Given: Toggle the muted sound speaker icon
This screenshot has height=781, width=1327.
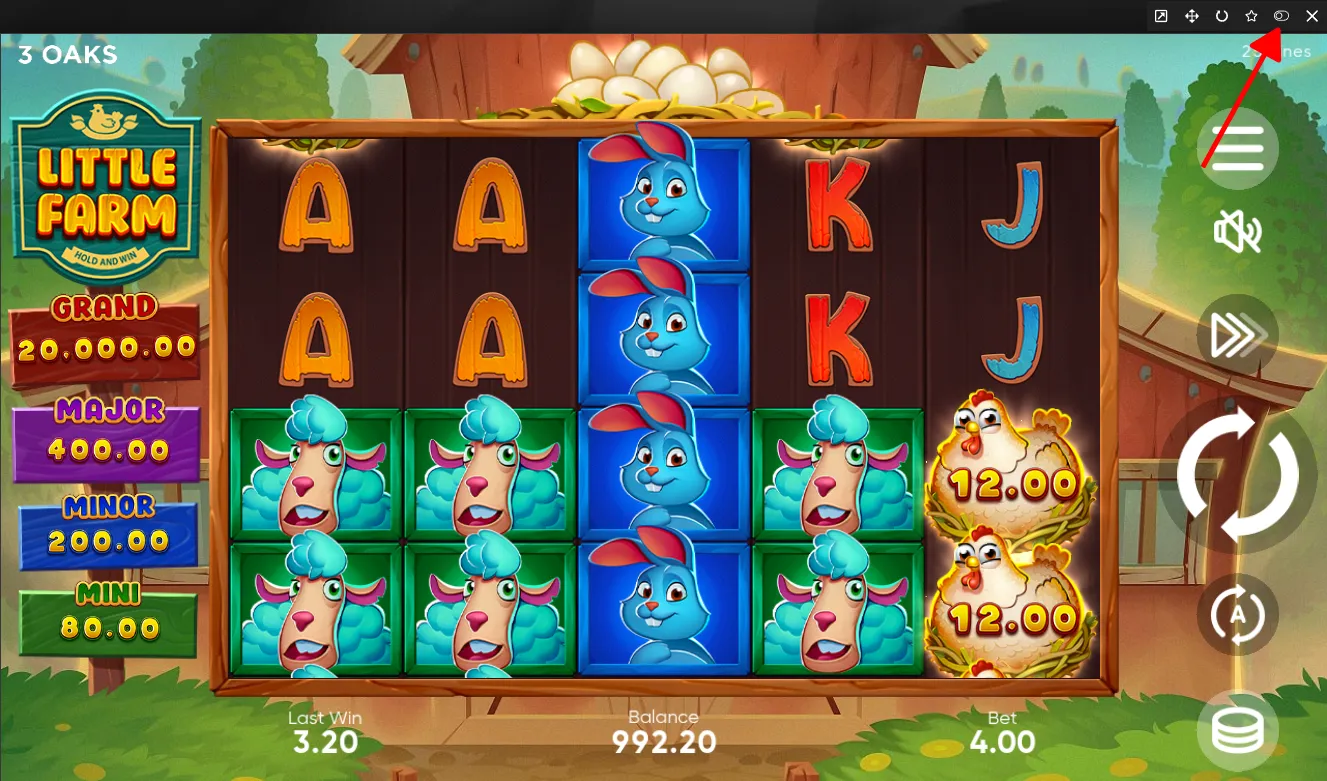Looking at the screenshot, I should pos(1238,233).
